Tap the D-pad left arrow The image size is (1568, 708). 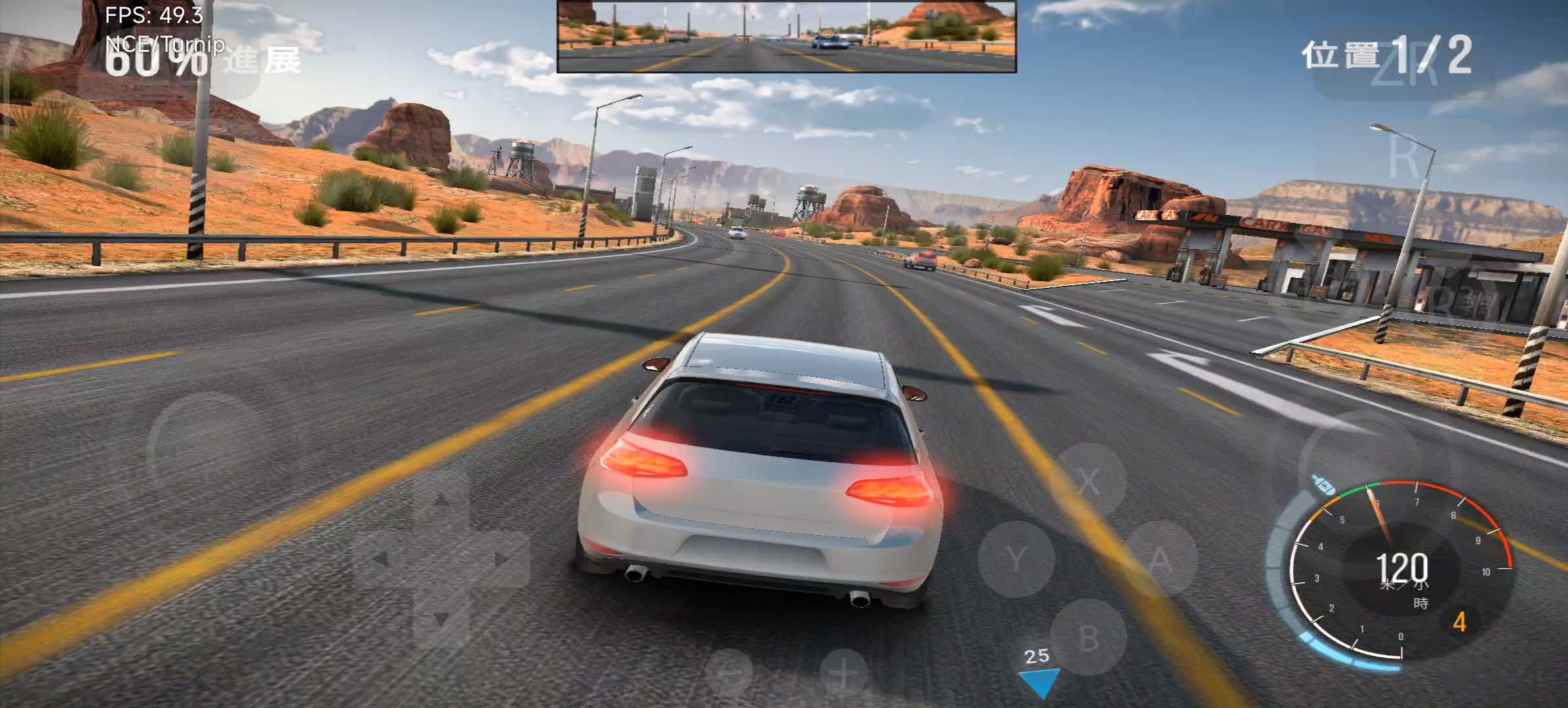click(380, 559)
